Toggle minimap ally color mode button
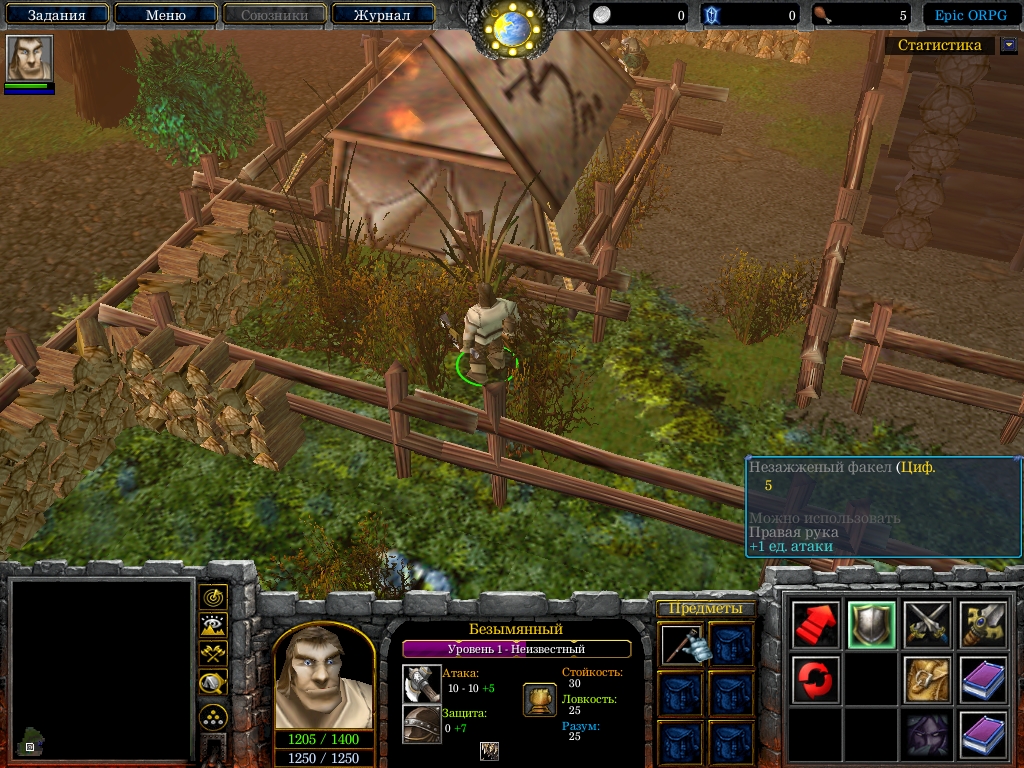1024x768 pixels. pos(213,653)
